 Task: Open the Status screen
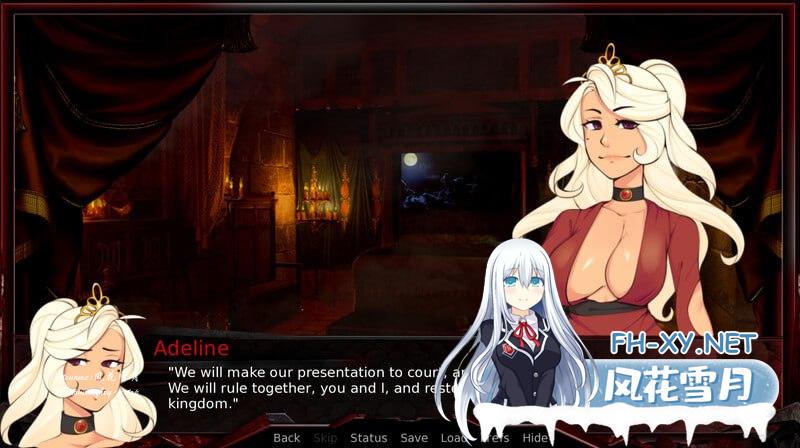pos(368,438)
